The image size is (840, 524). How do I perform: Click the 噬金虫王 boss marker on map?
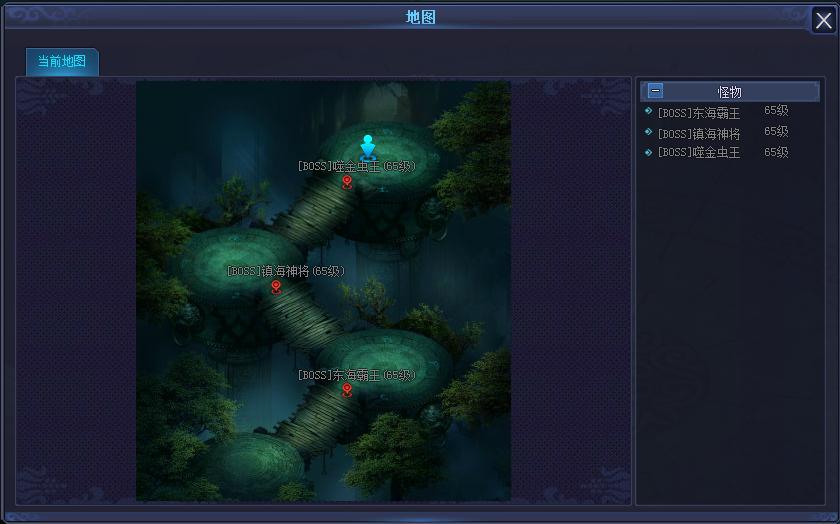347,182
